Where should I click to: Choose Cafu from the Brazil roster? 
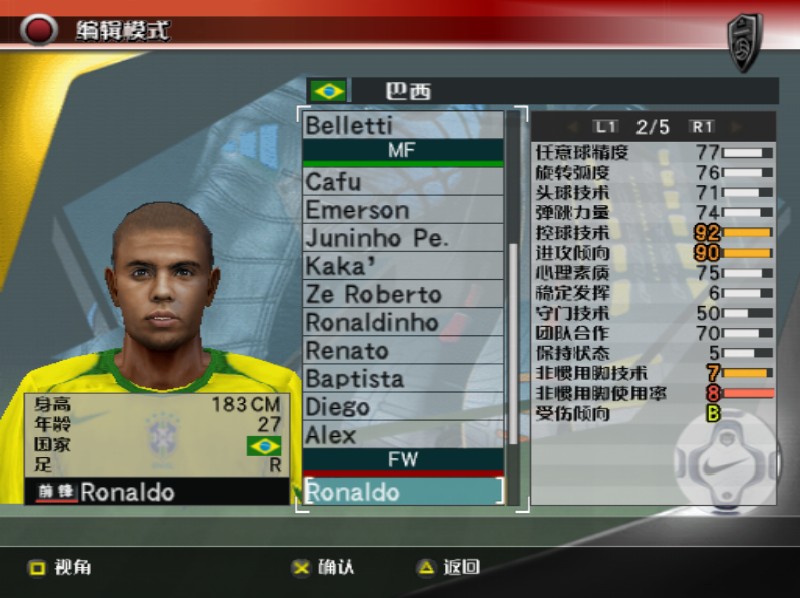coord(402,182)
